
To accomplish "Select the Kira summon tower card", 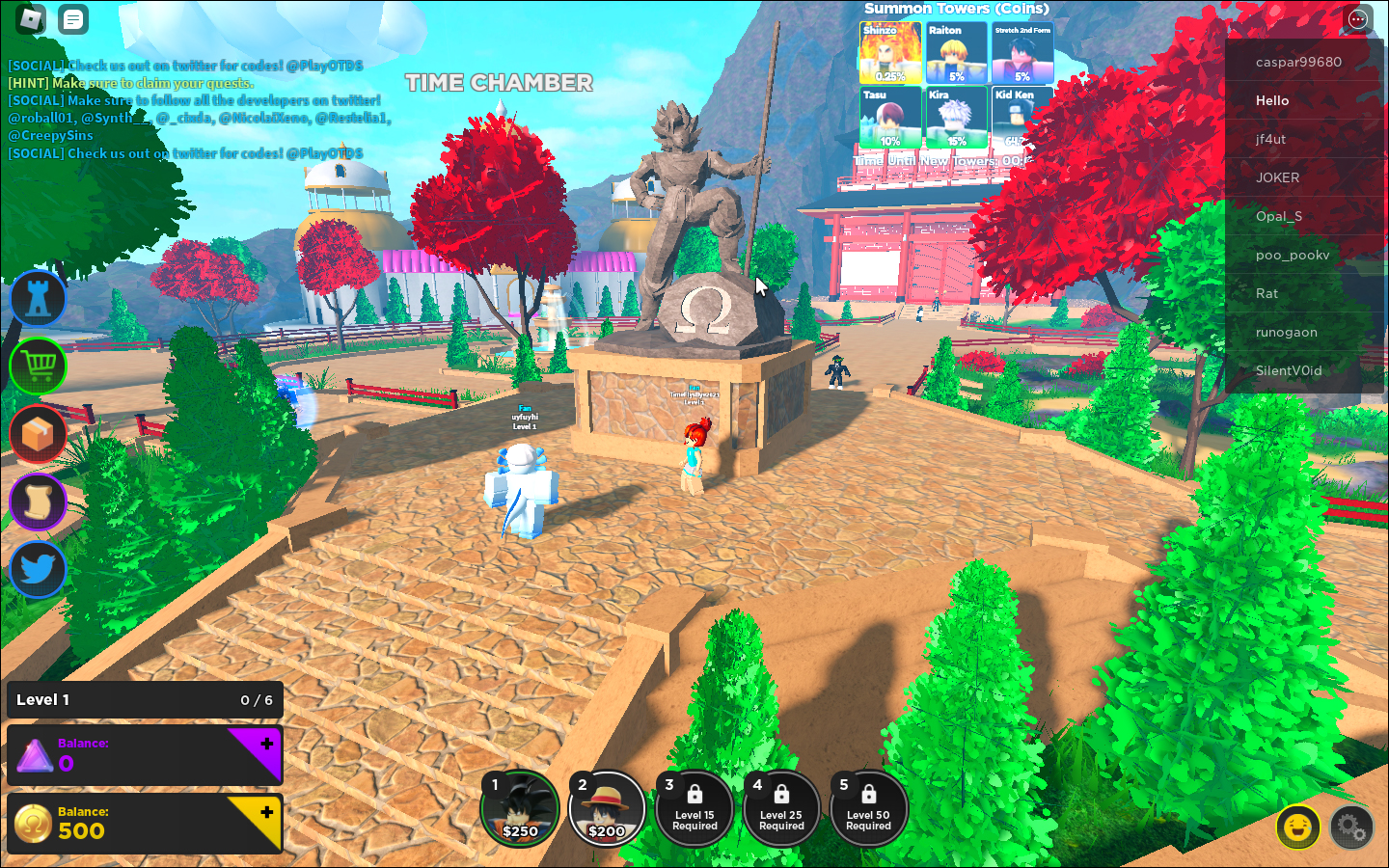I will [956, 115].
